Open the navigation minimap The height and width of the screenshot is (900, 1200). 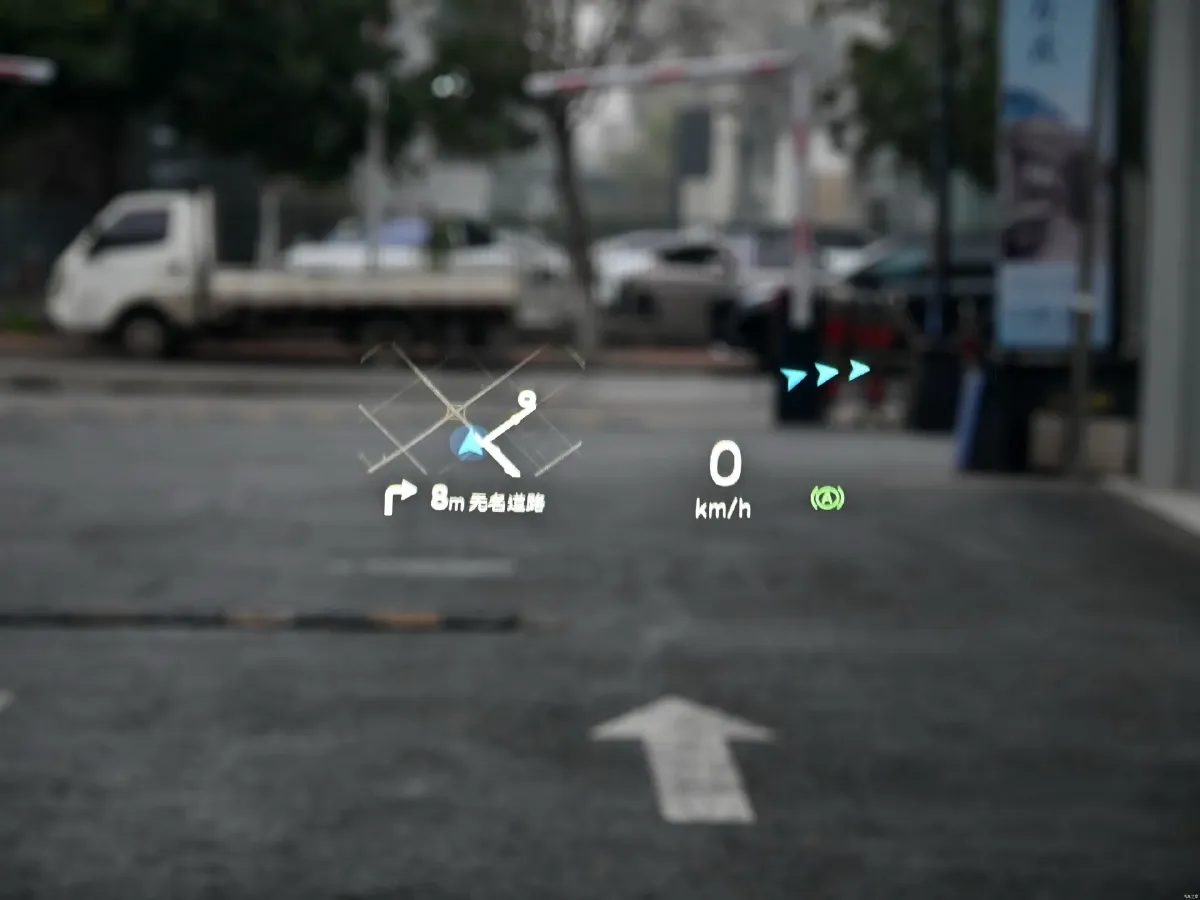[470, 410]
